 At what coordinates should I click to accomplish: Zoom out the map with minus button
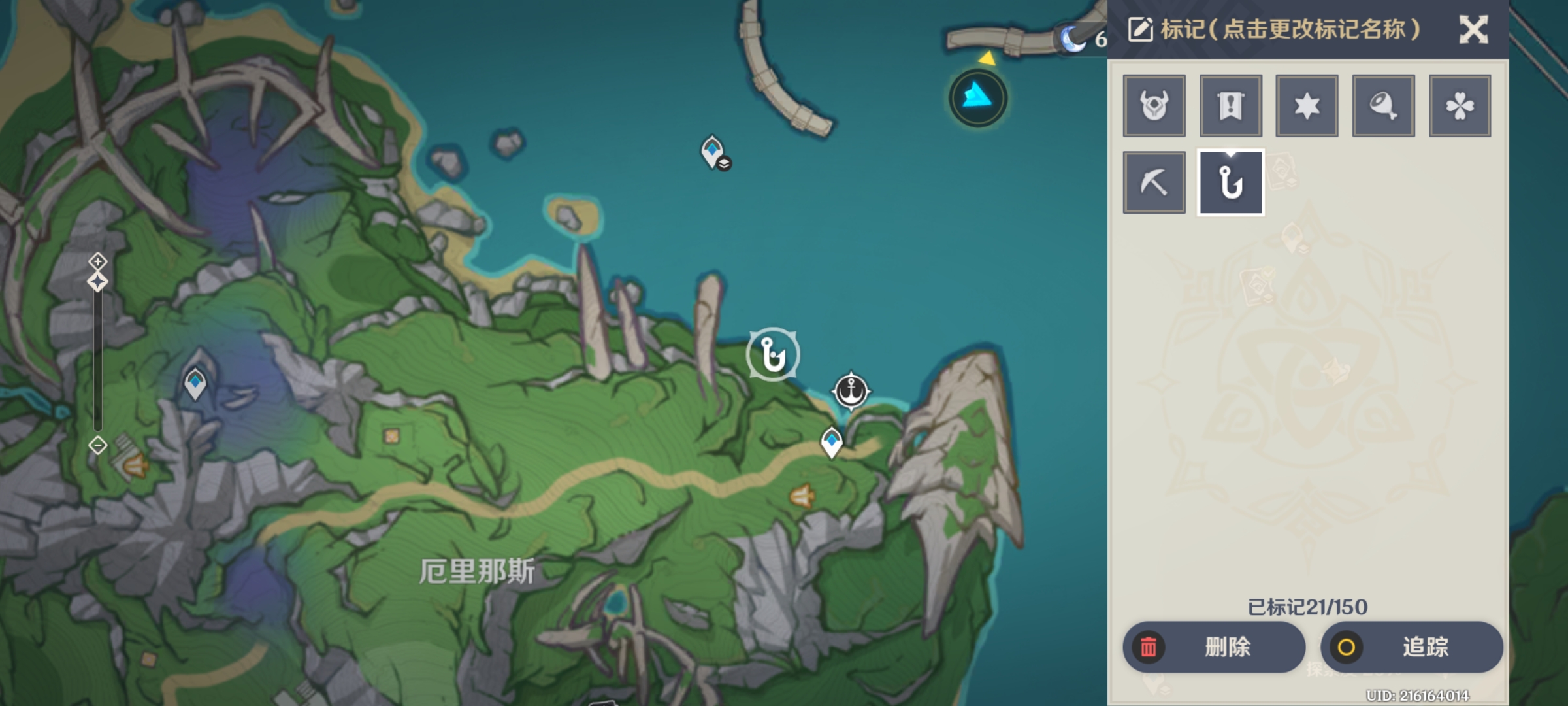pyautogui.click(x=98, y=446)
